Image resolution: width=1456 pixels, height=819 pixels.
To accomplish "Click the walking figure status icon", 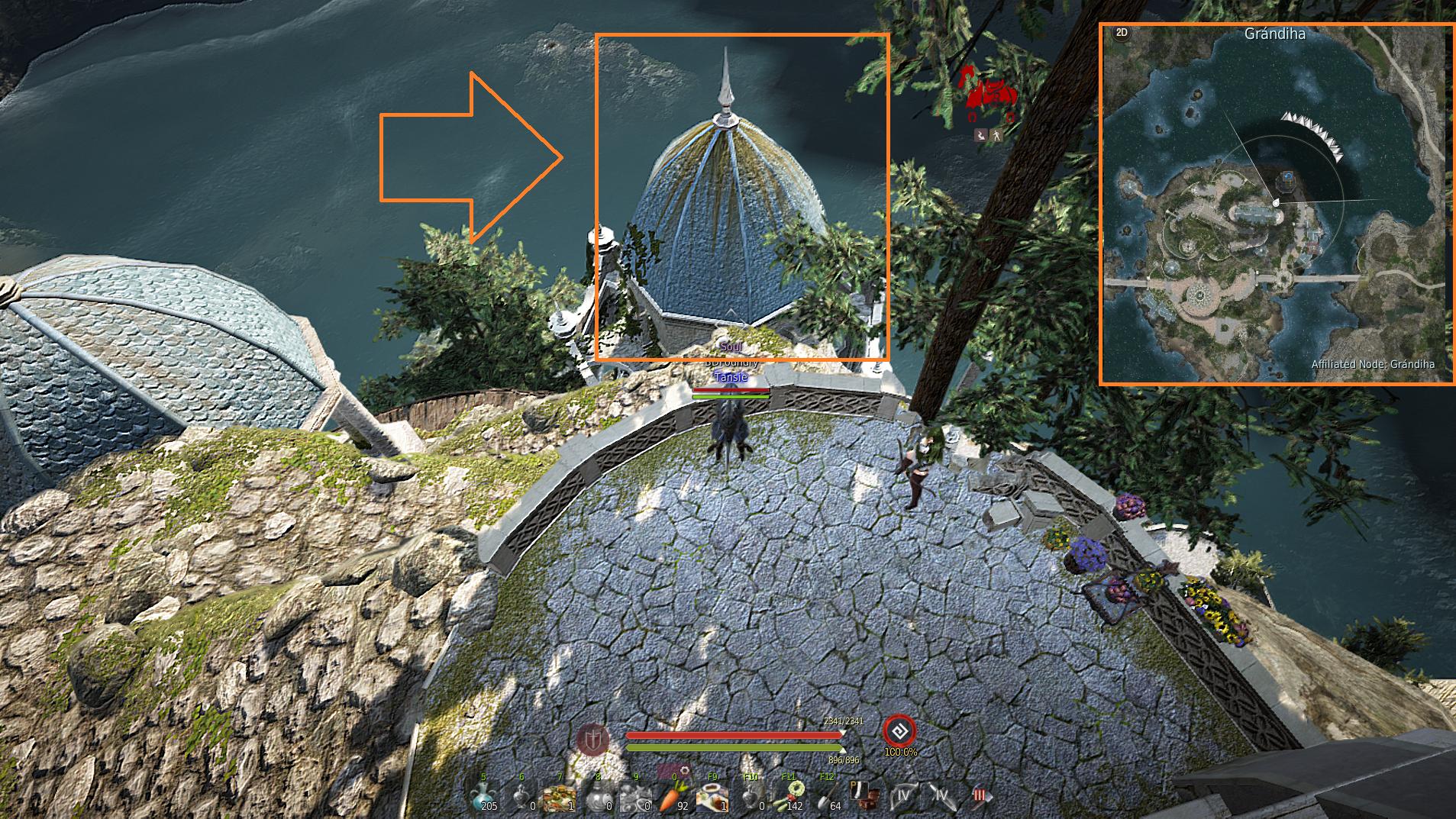I will [x=997, y=135].
